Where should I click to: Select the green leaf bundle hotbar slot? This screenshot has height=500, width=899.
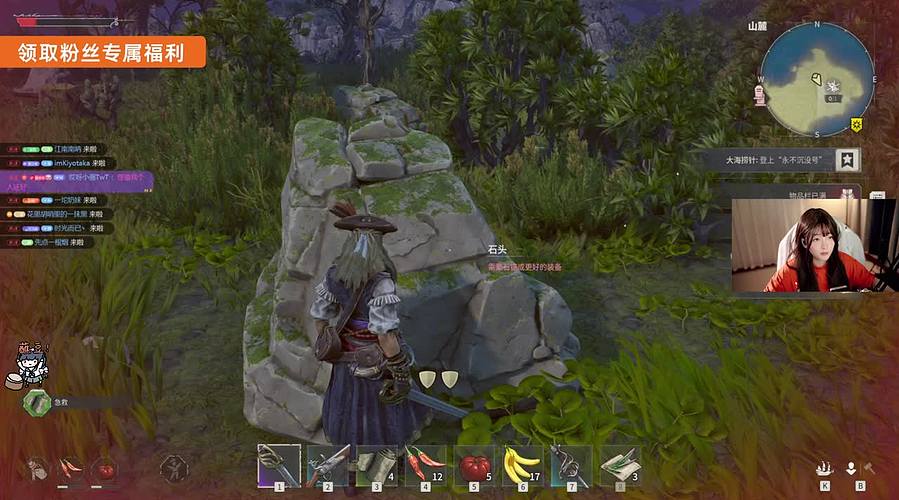[619, 465]
